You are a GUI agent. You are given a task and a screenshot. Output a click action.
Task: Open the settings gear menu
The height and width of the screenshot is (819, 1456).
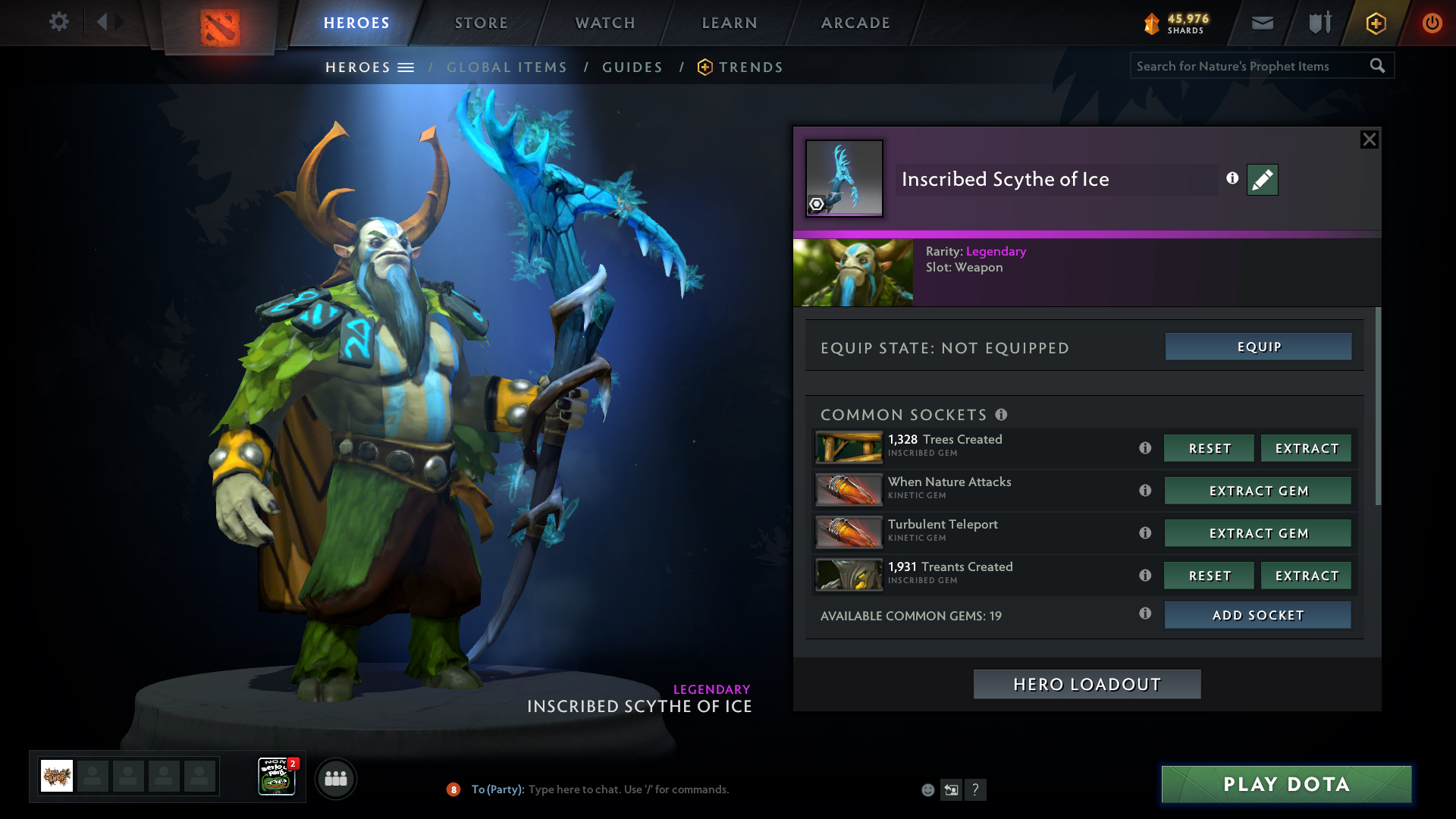(x=58, y=22)
